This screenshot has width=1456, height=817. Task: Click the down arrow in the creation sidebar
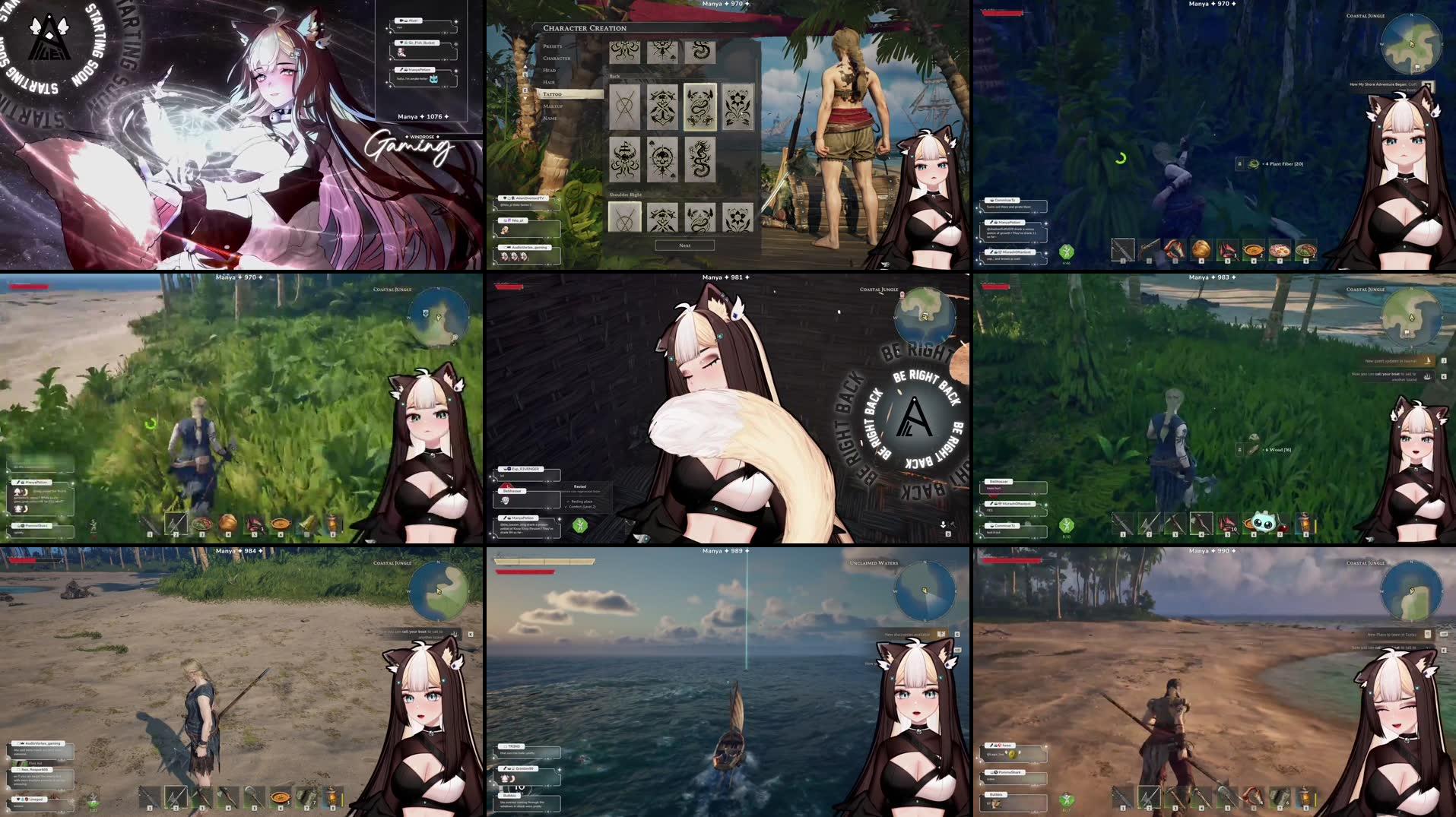pos(525,98)
